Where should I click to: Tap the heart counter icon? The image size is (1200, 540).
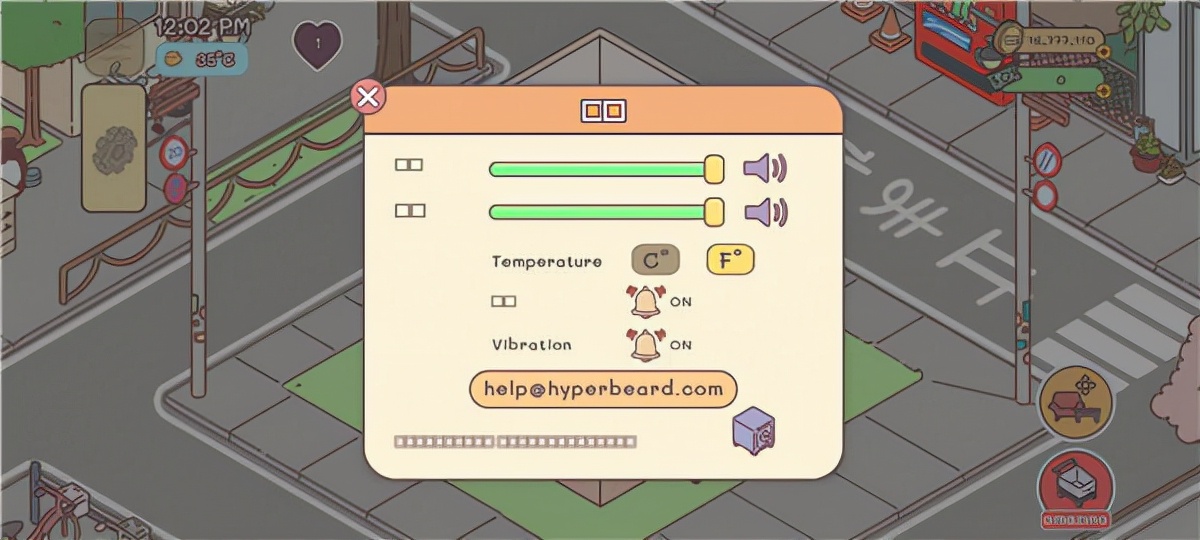317,44
